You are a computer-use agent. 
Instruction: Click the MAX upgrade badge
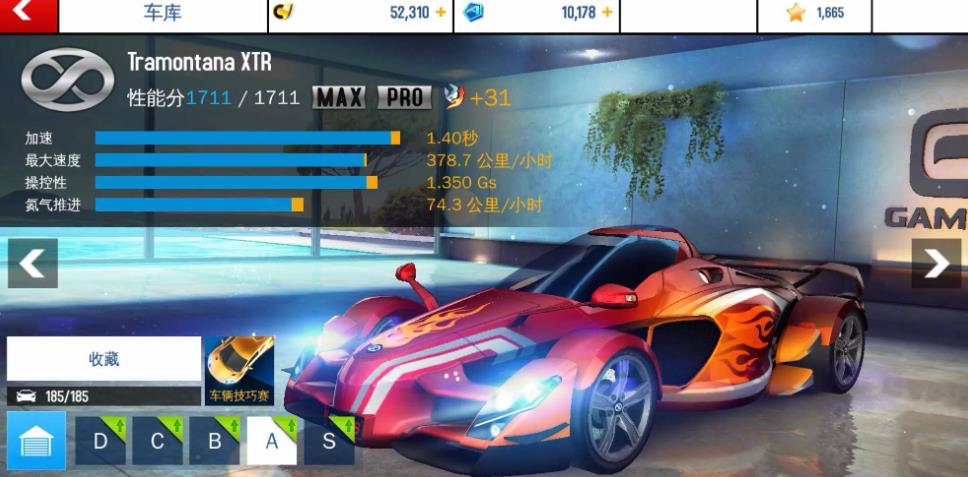click(339, 97)
